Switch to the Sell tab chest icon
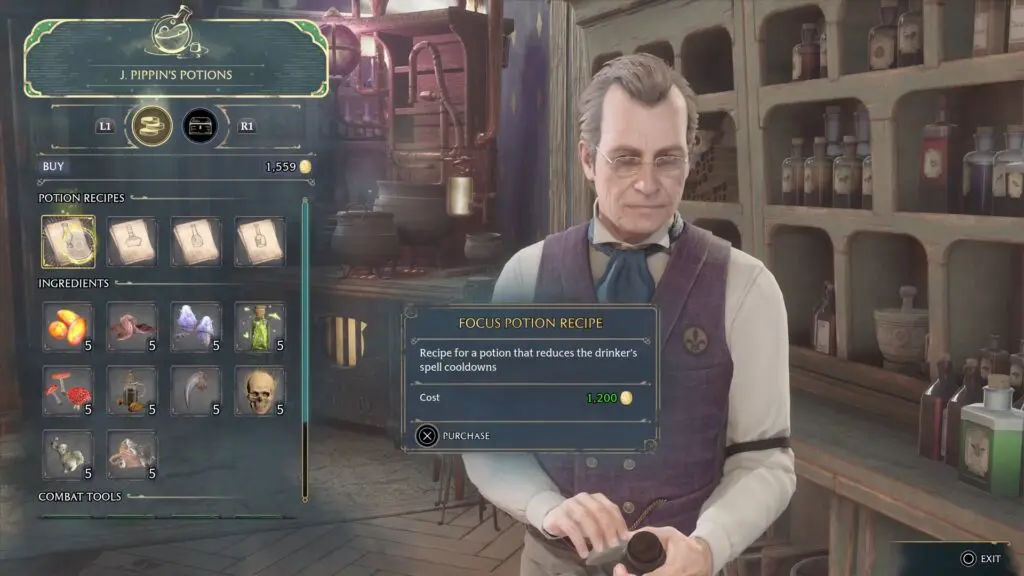1024x576 pixels. coord(200,126)
